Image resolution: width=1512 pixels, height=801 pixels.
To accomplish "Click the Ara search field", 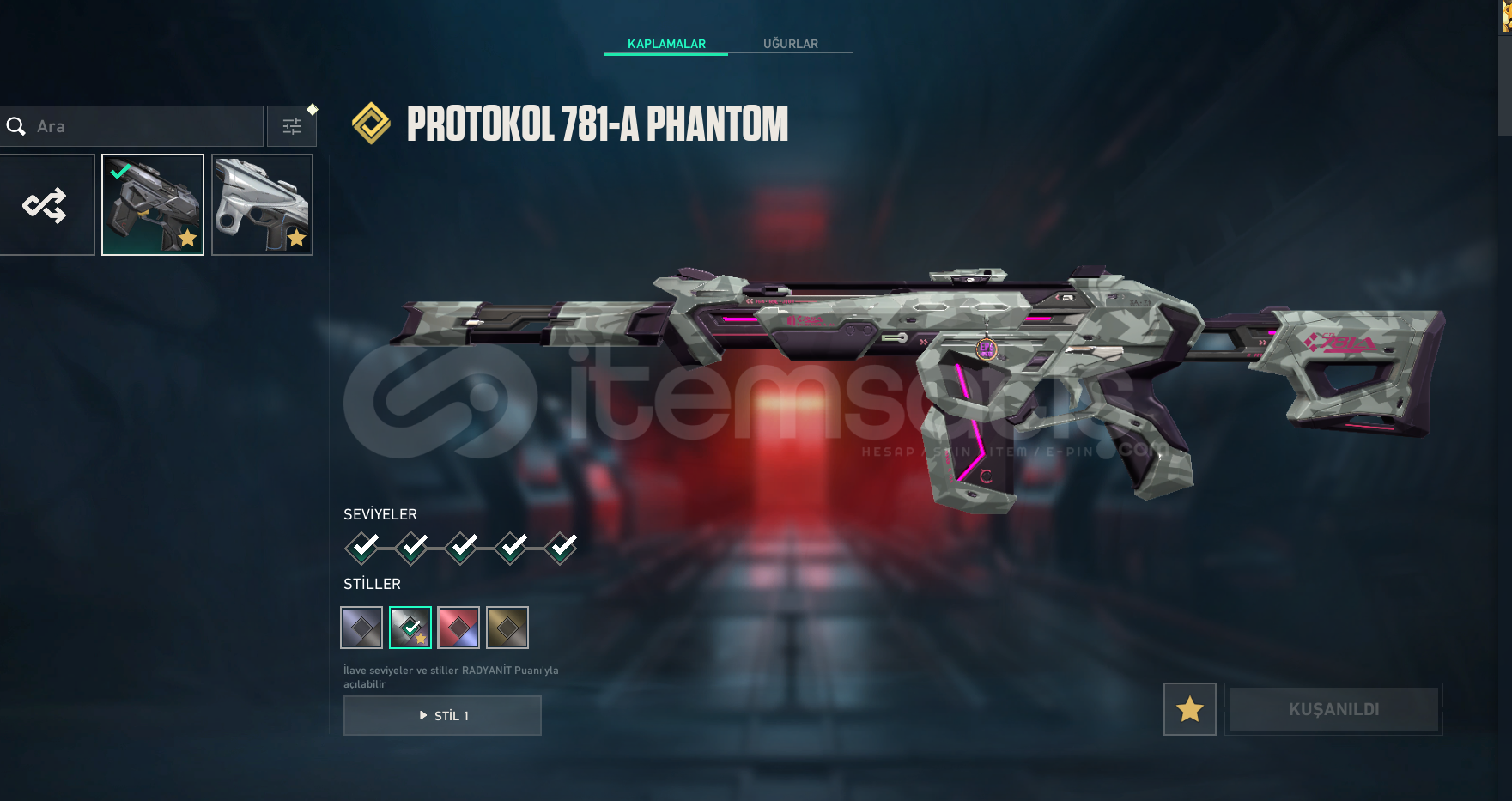I will click(137, 126).
